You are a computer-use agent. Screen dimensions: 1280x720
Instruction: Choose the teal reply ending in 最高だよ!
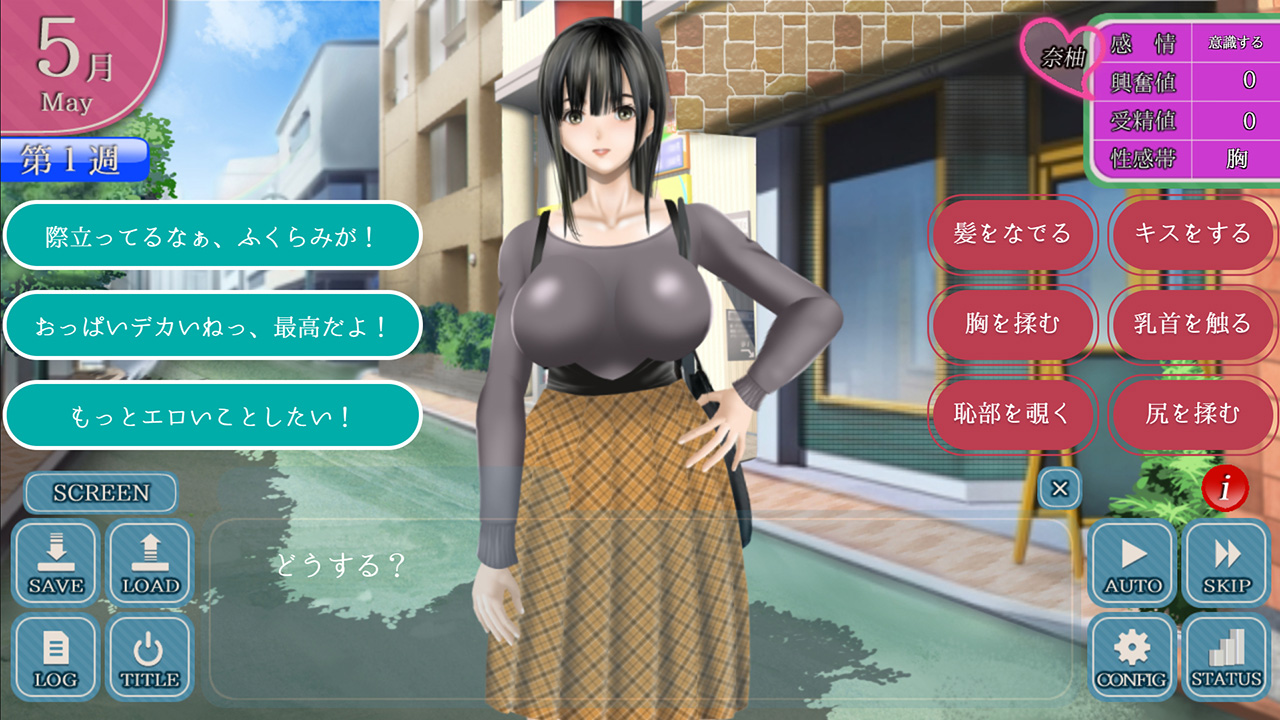click(x=212, y=325)
